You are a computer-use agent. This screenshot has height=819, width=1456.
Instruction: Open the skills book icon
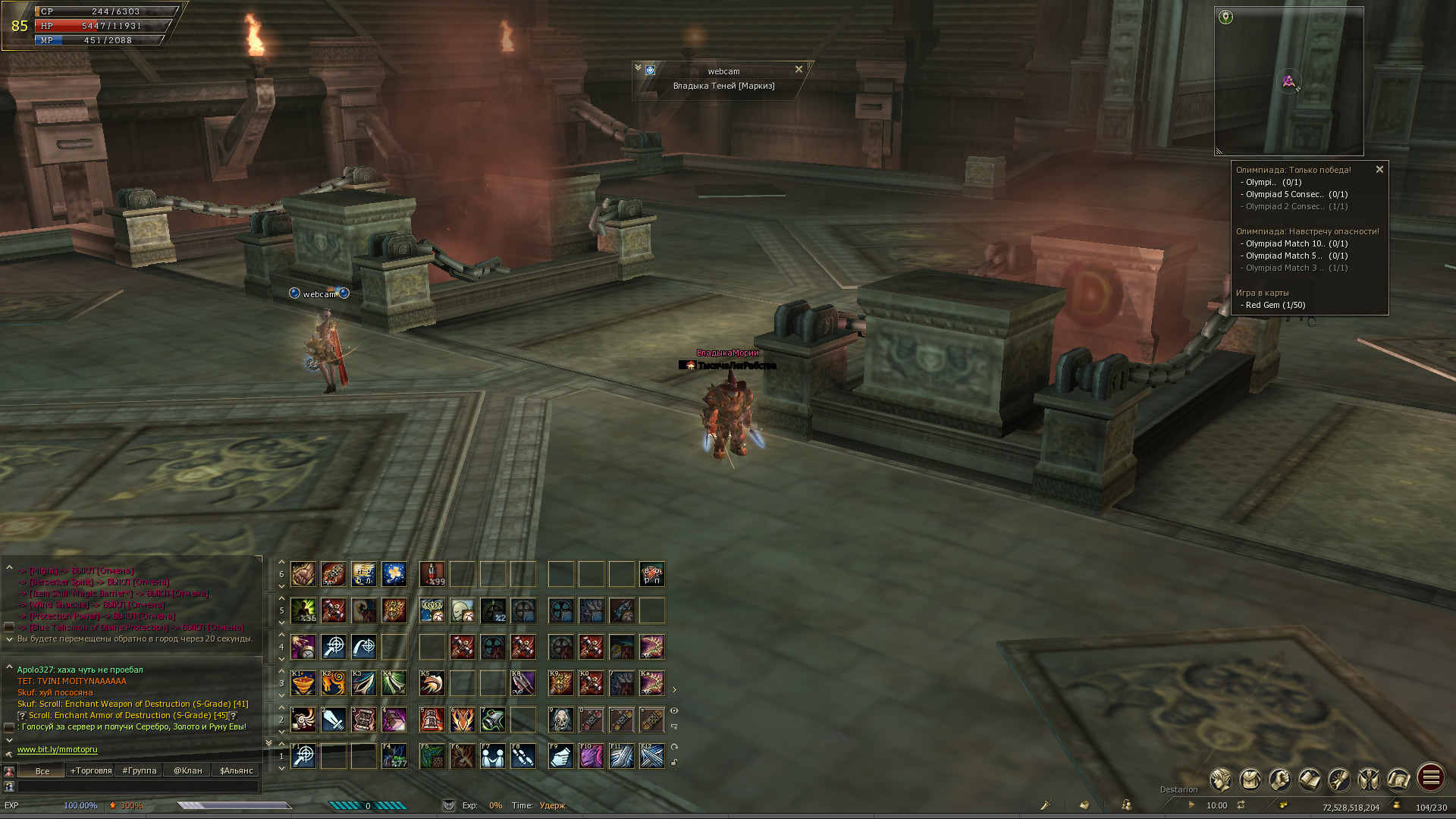pyautogui.click(x=1310, y=779)
